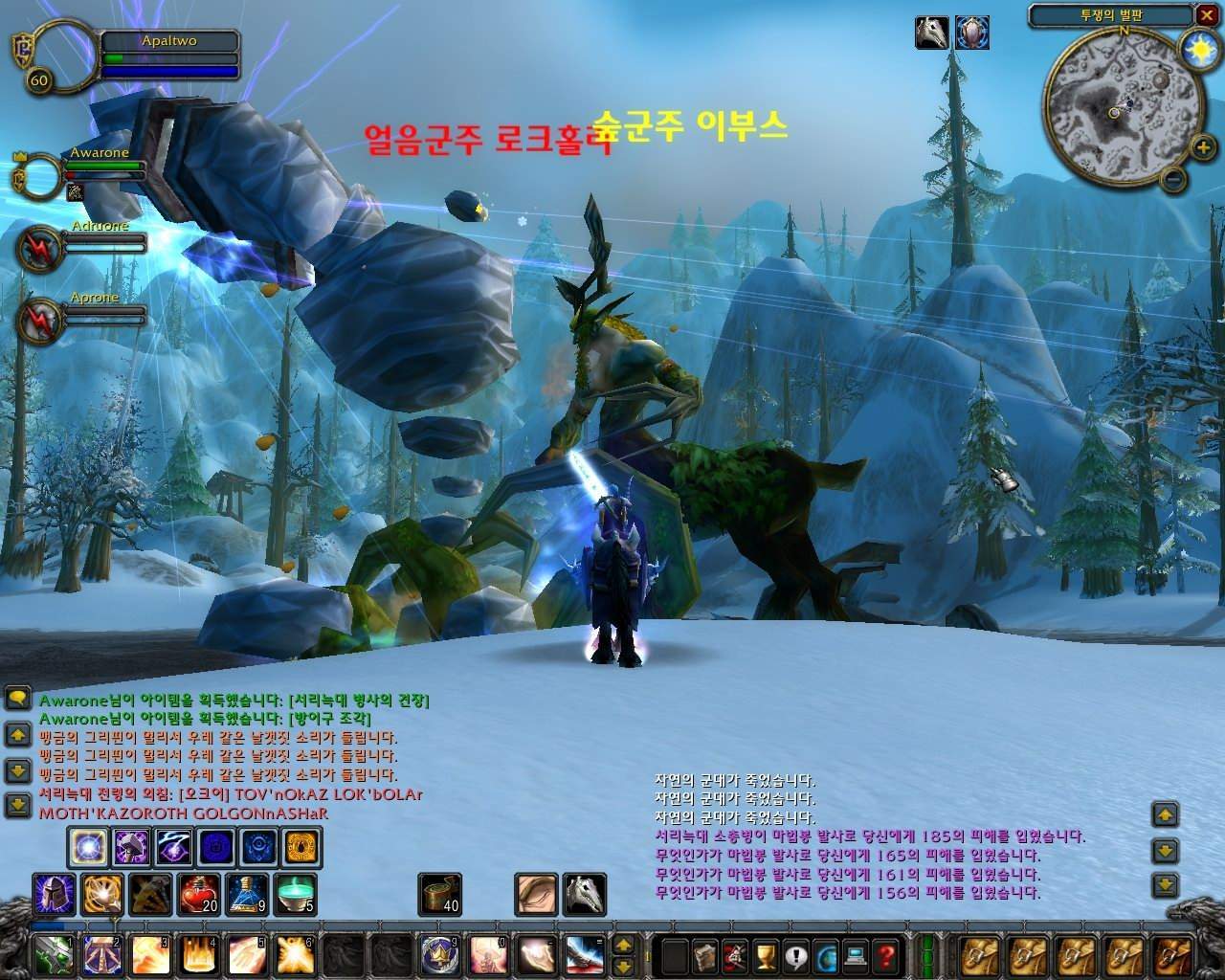Zoom in the minimap with the plus button
The height and width of the screenshot is (980, 1225).
[1203, 147]
